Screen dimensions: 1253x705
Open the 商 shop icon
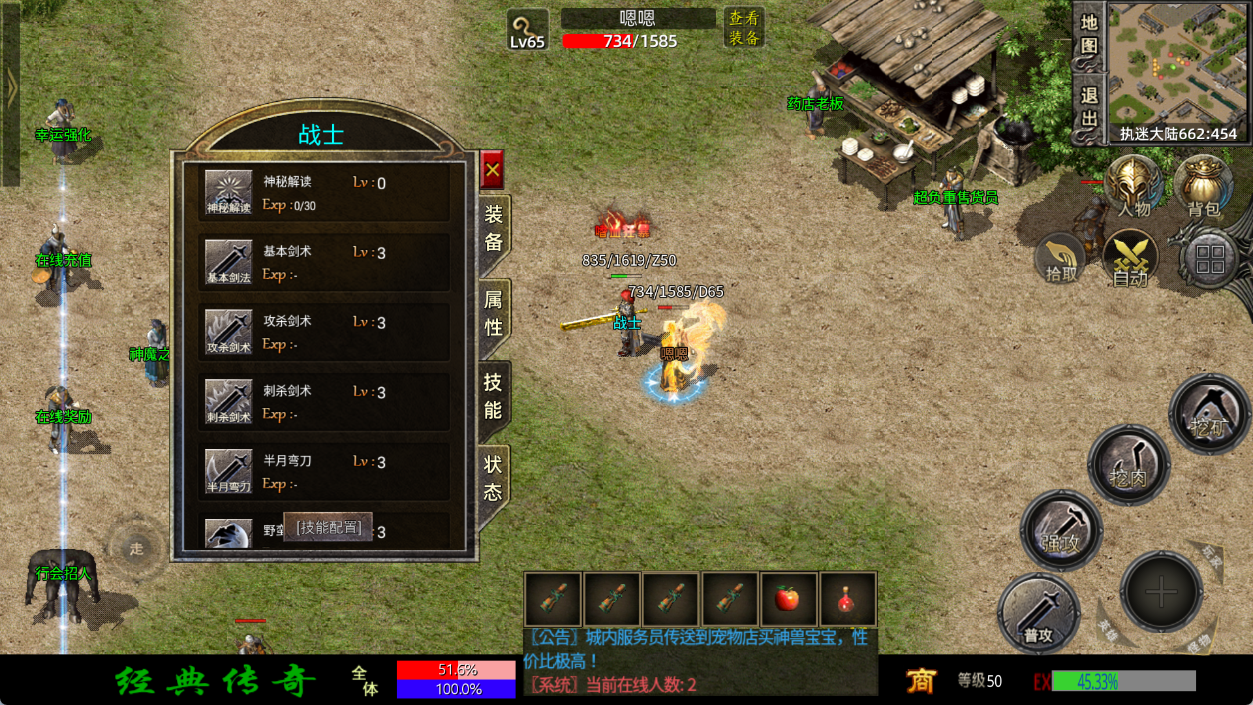921,681
